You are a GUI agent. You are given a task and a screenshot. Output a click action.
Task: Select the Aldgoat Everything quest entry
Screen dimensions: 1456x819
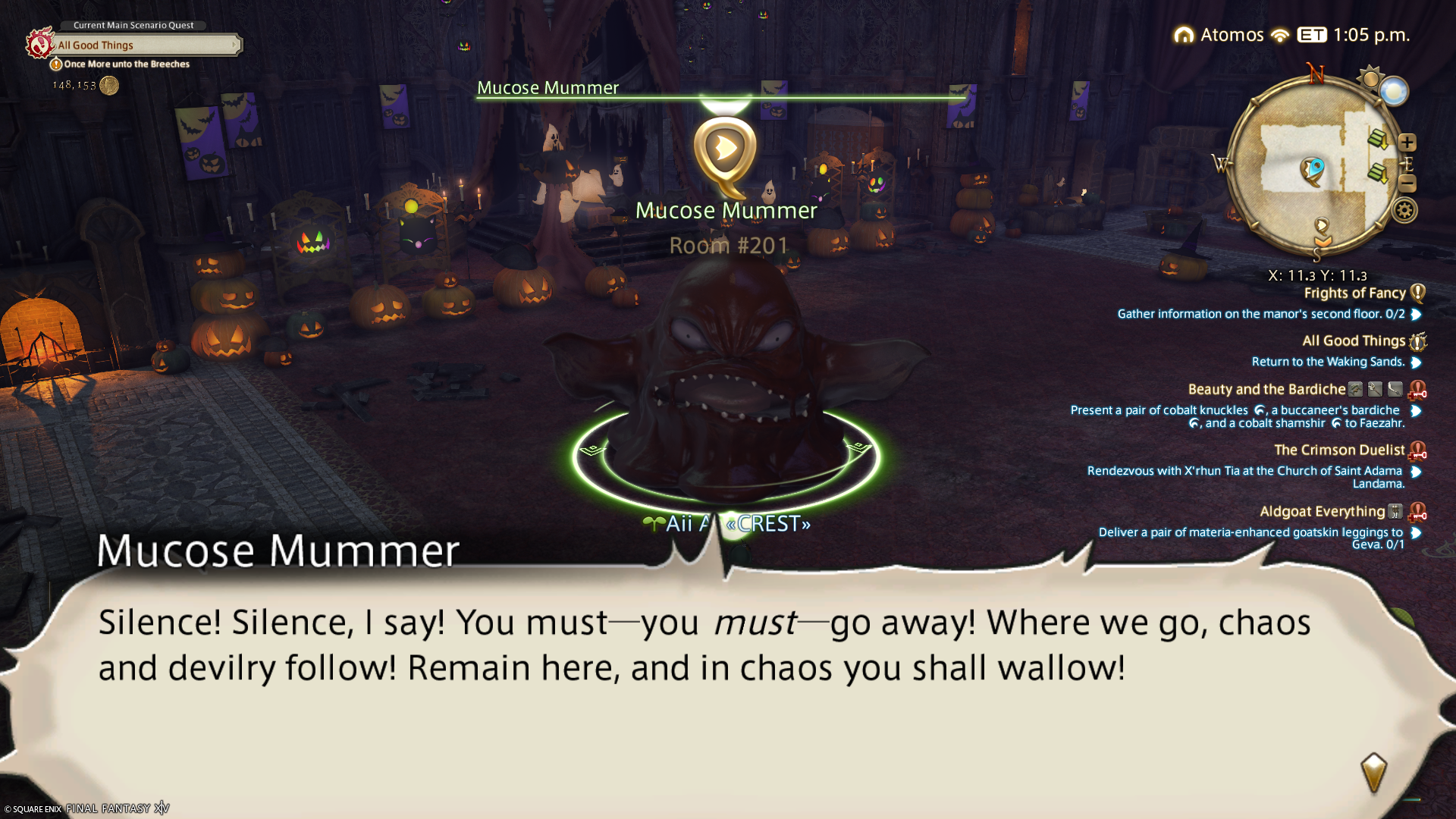point(1322,512)
